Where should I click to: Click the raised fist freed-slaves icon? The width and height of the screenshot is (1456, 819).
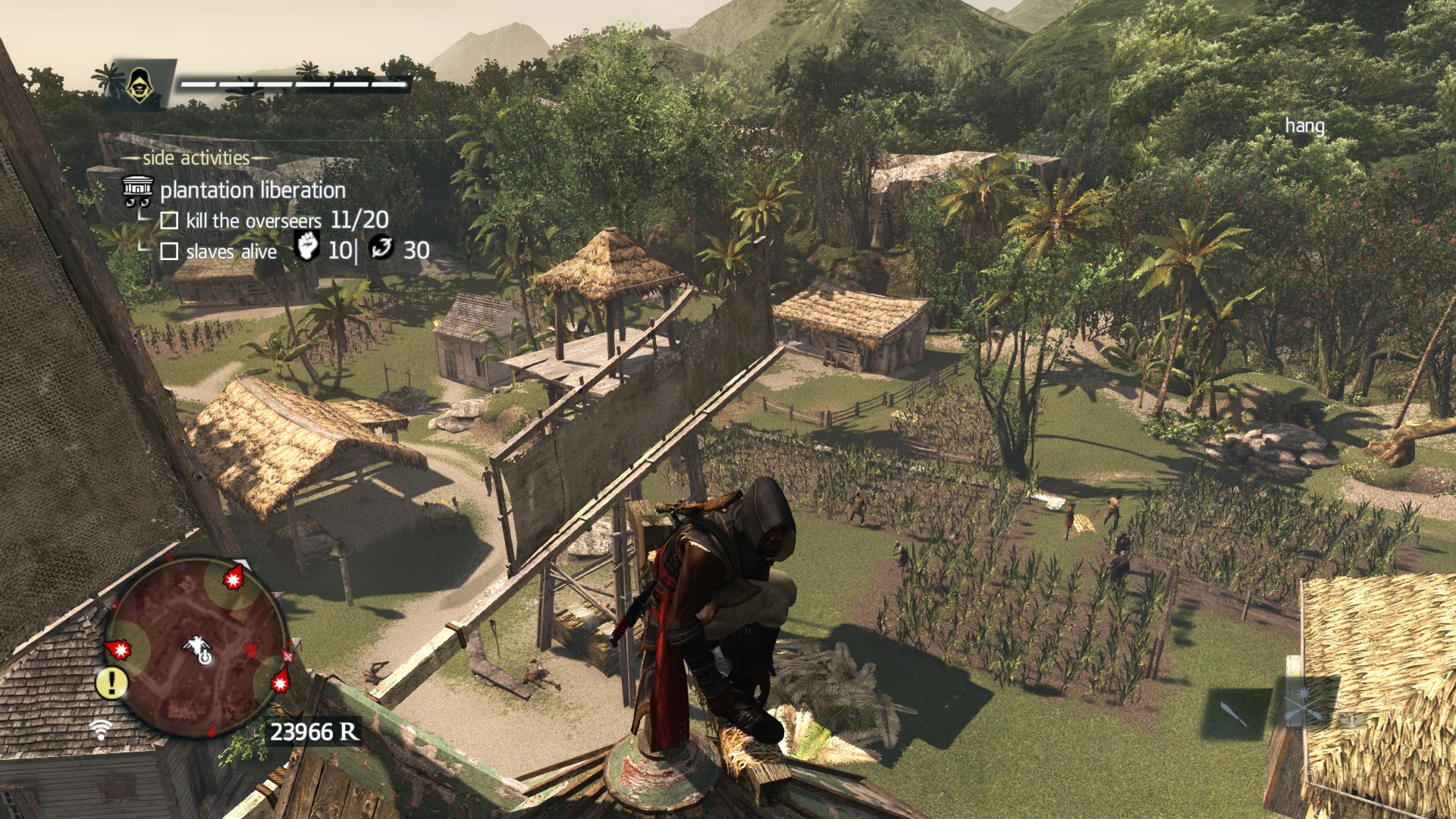[x=306, y=247]
